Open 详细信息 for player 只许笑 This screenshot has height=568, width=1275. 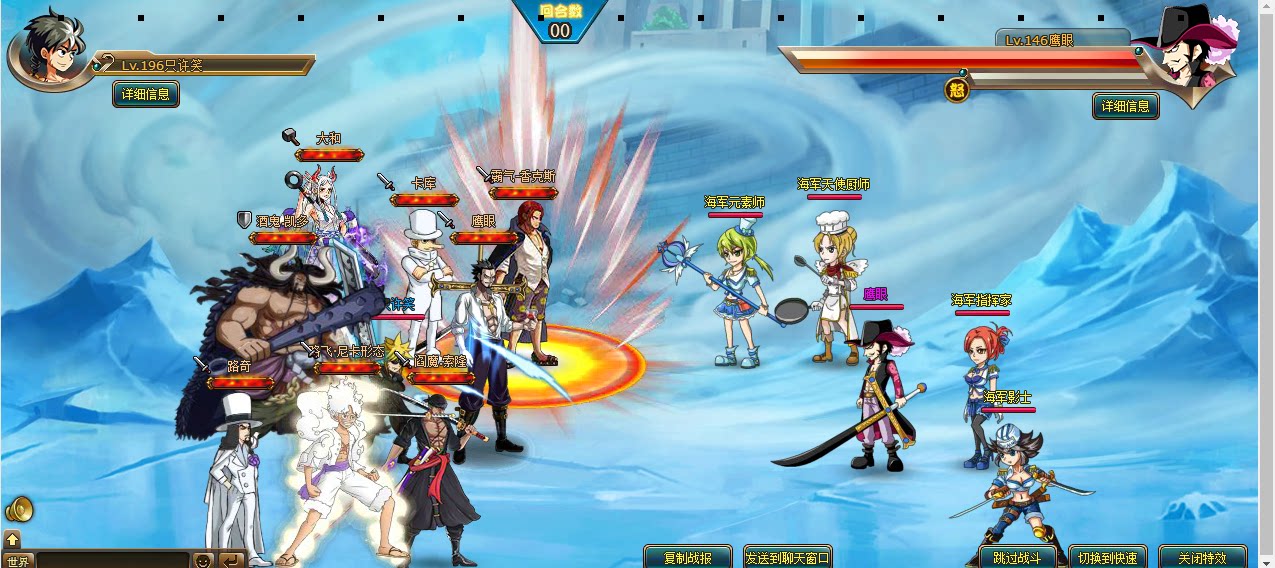(x=146, y=94)
